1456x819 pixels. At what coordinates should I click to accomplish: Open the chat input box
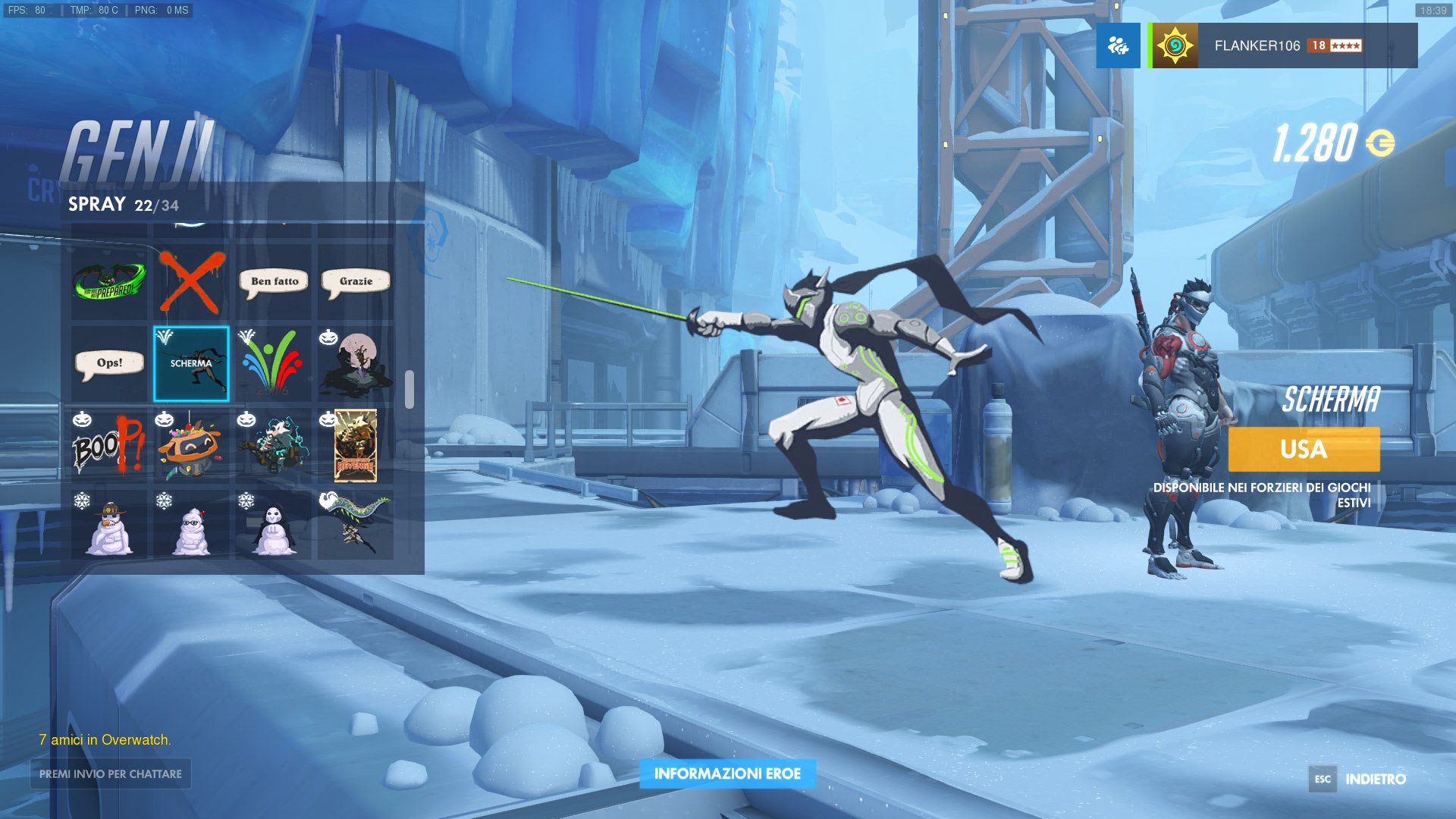point(111,773)
